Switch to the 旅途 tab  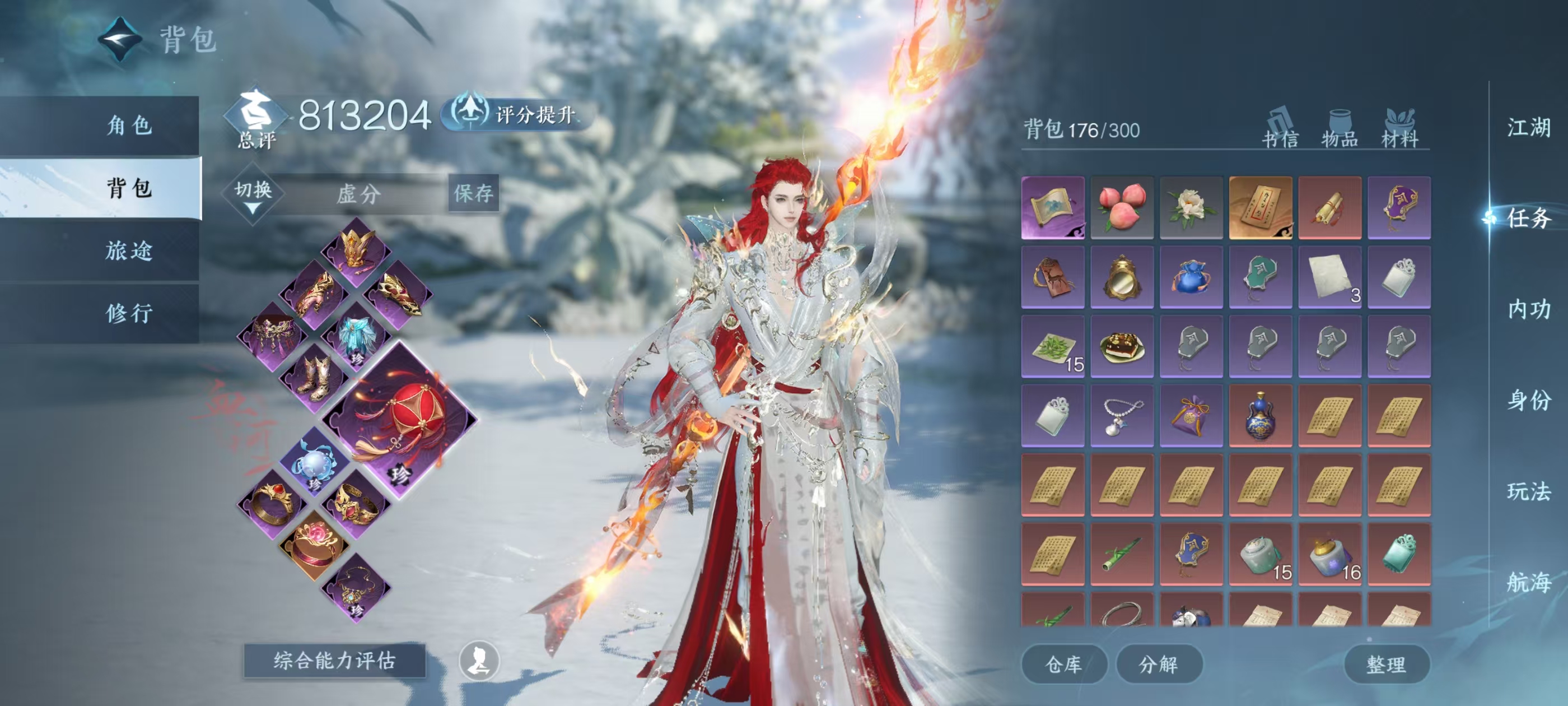point(128,250)
